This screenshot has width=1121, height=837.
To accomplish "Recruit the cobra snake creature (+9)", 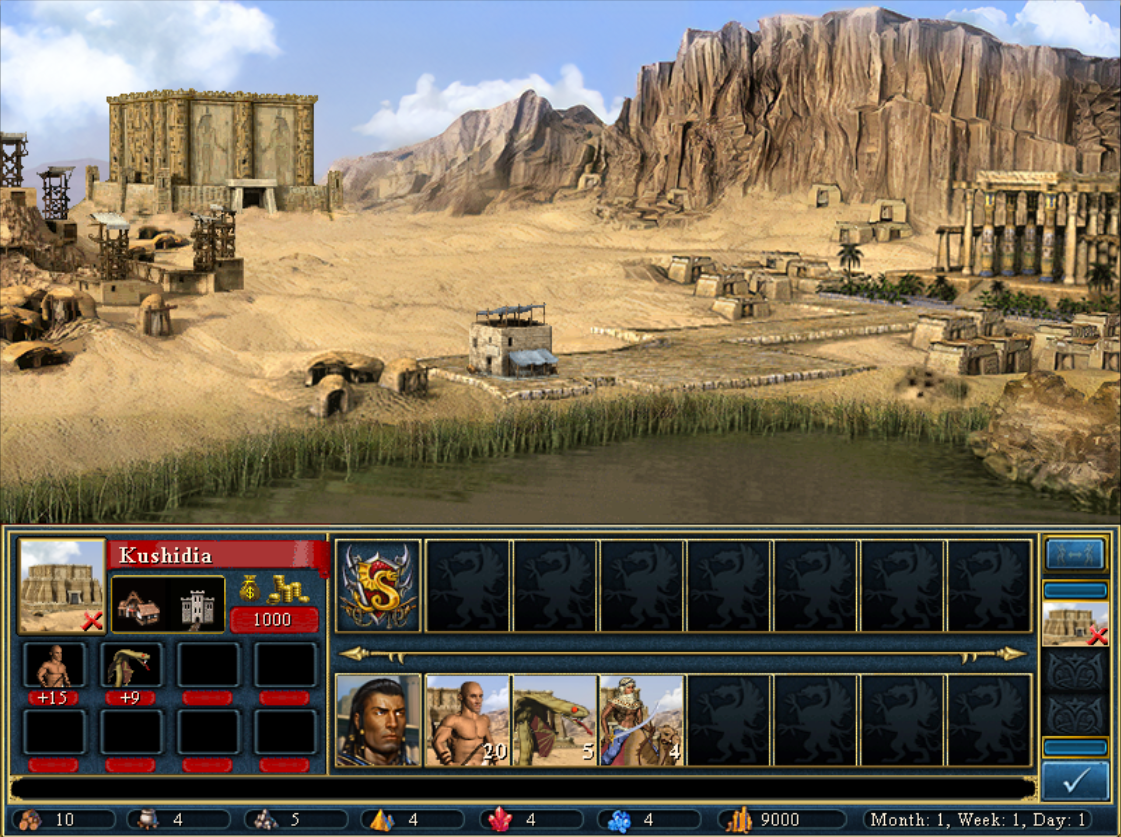I will click(130, 666).
